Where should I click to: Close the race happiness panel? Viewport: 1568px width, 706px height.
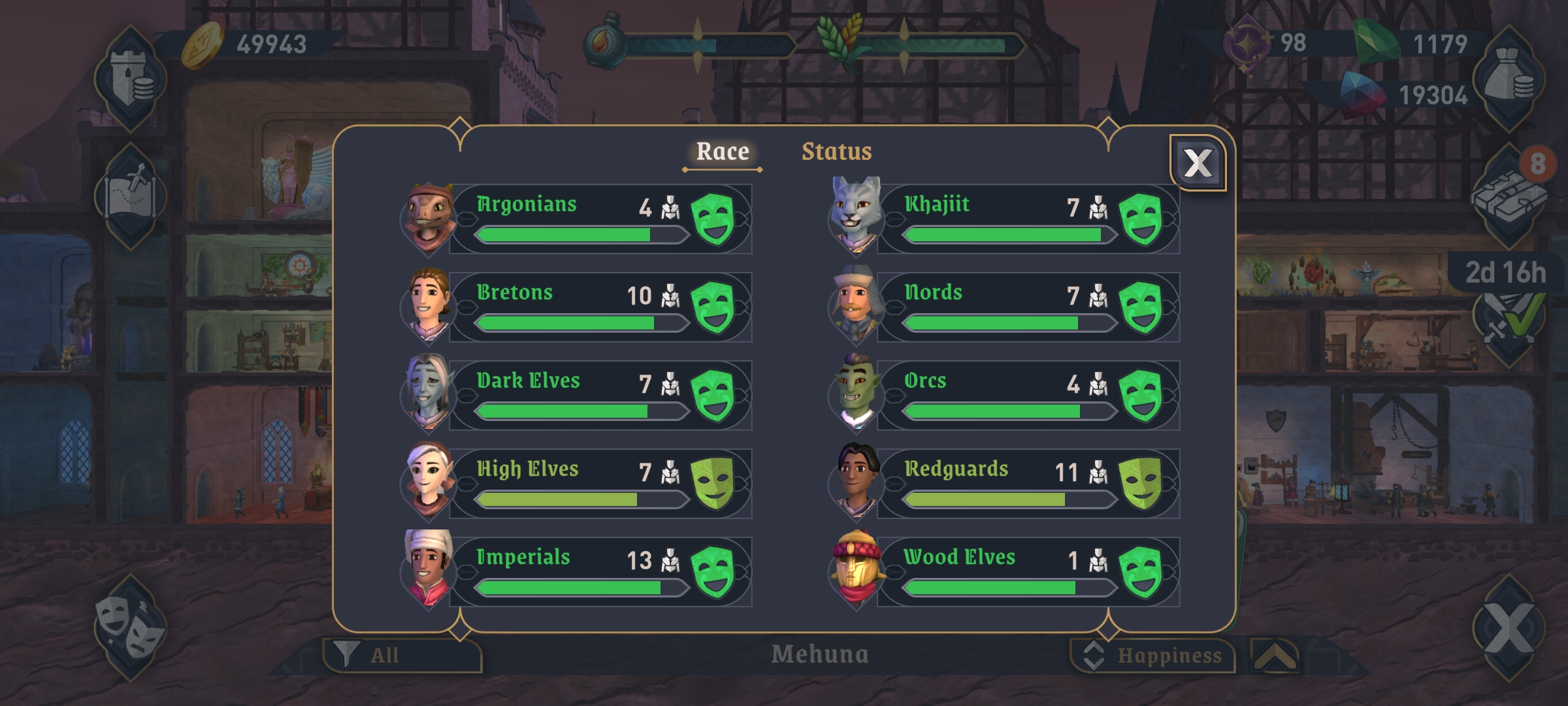coord(1198,163)
